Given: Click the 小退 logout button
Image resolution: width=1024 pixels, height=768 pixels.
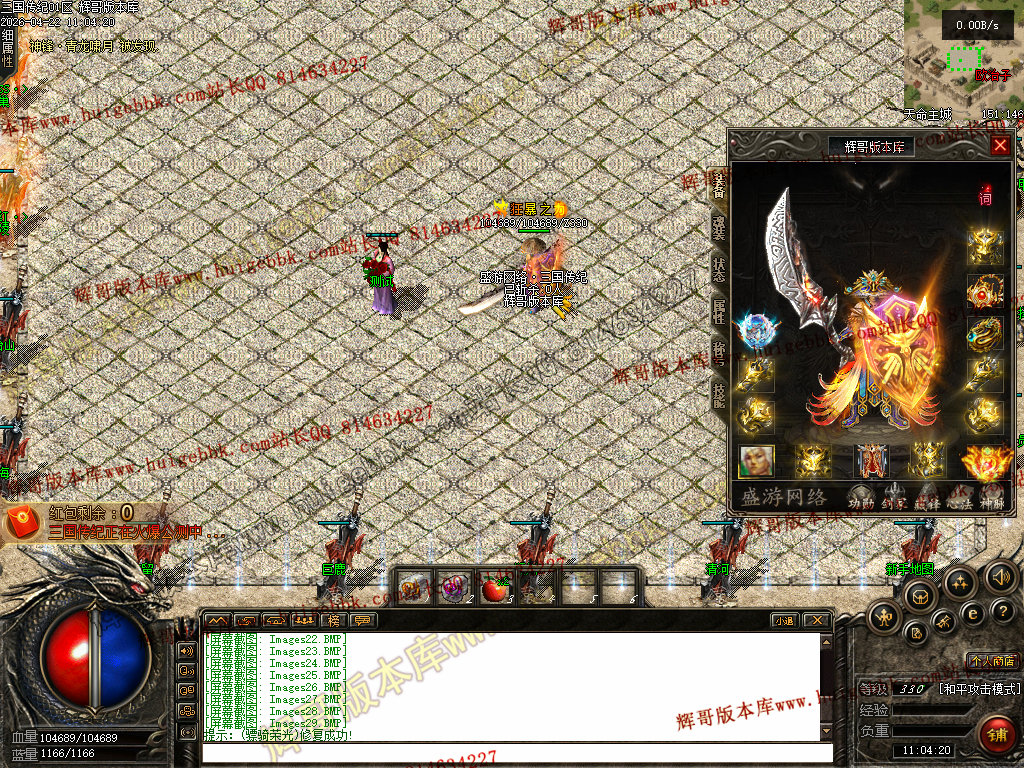Looking at the screenshot, I should [x=784, y=620].
